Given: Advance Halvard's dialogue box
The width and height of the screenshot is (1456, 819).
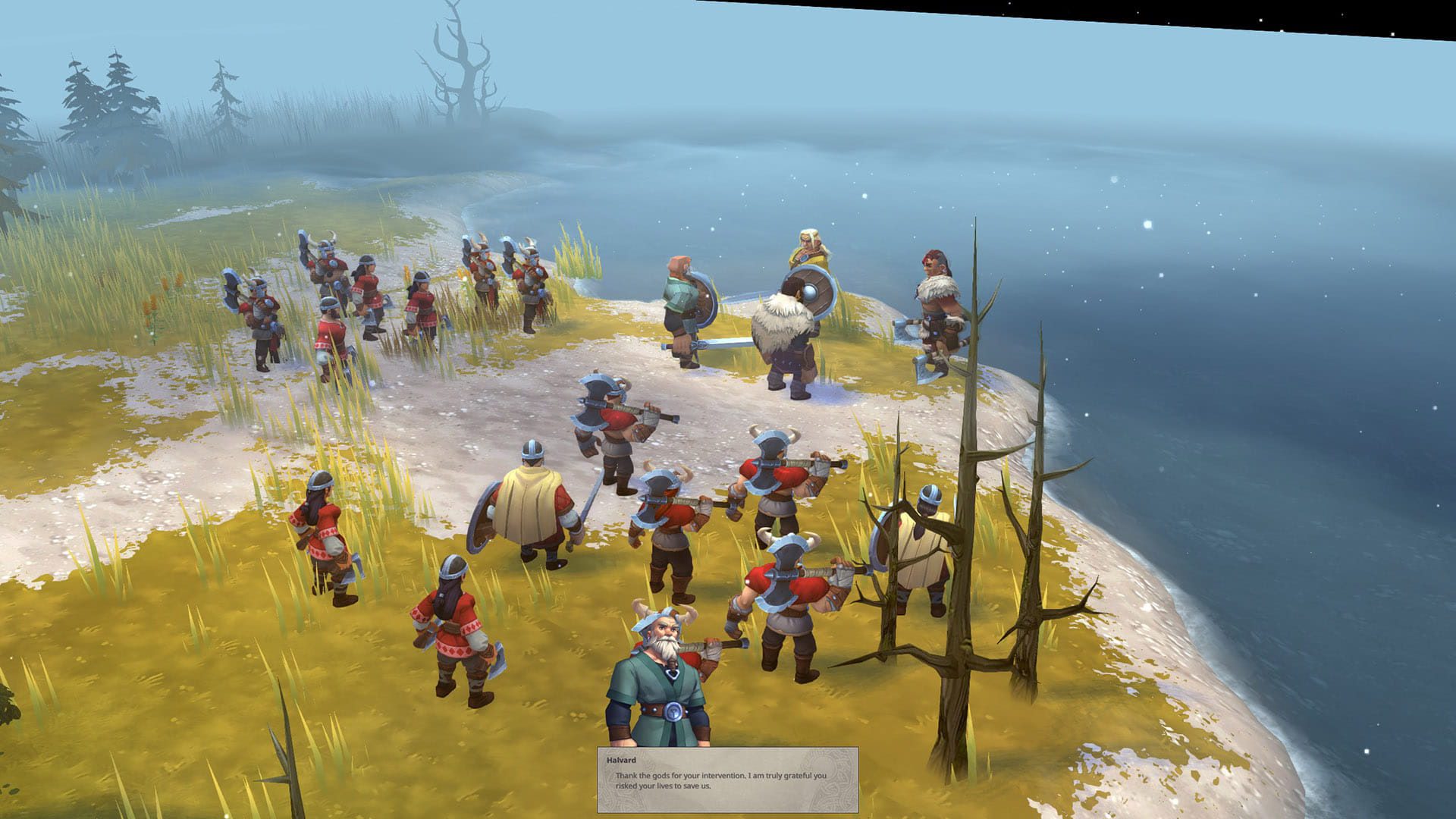Looking at the screenshot, I should 727,780.
